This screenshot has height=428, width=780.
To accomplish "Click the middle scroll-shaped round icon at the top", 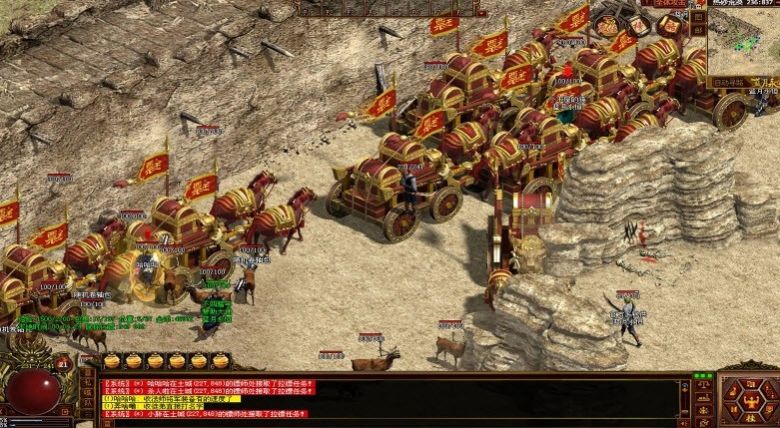I will [x=637, y=24].
